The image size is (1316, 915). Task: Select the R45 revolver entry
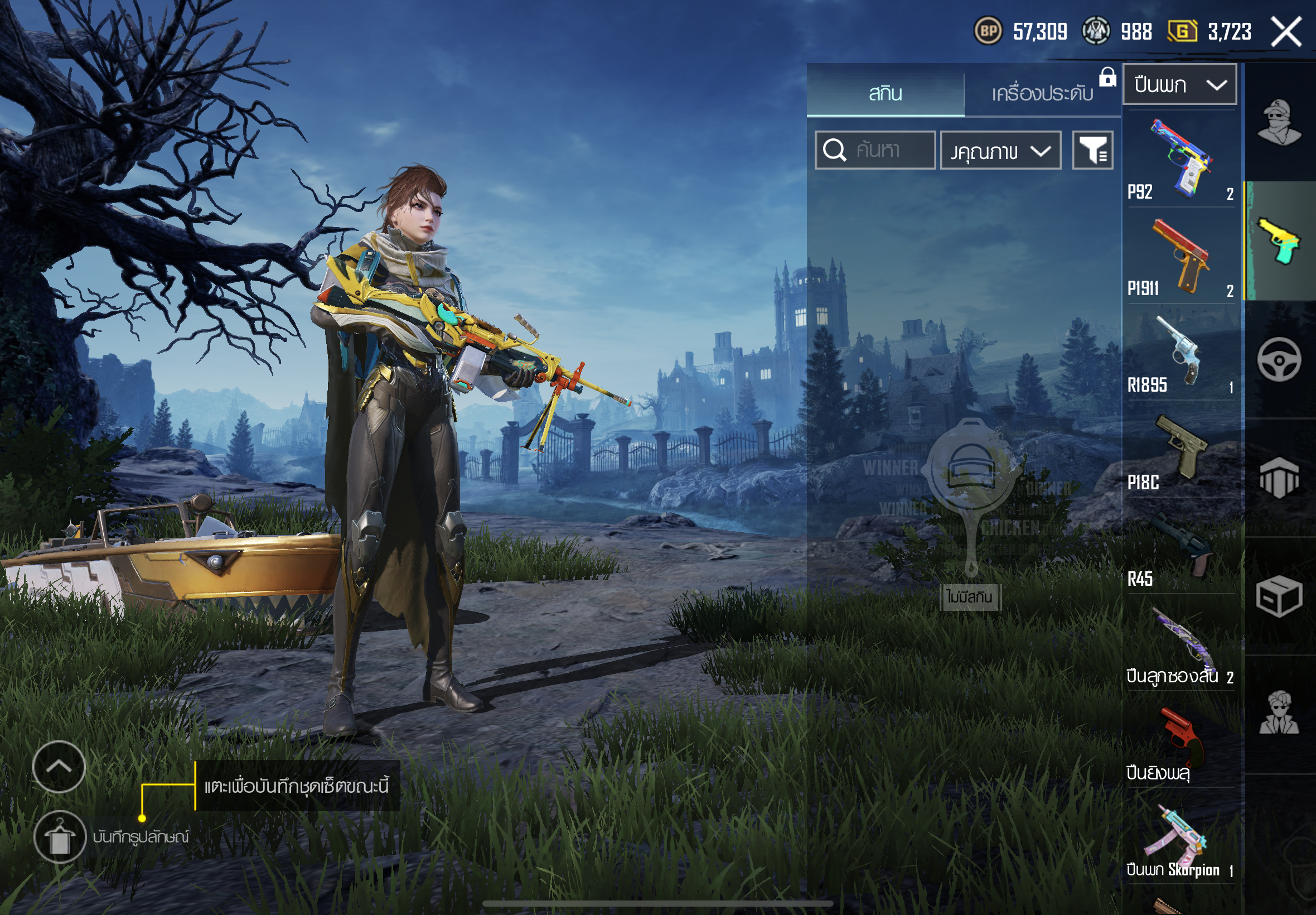click(1180, 546)
